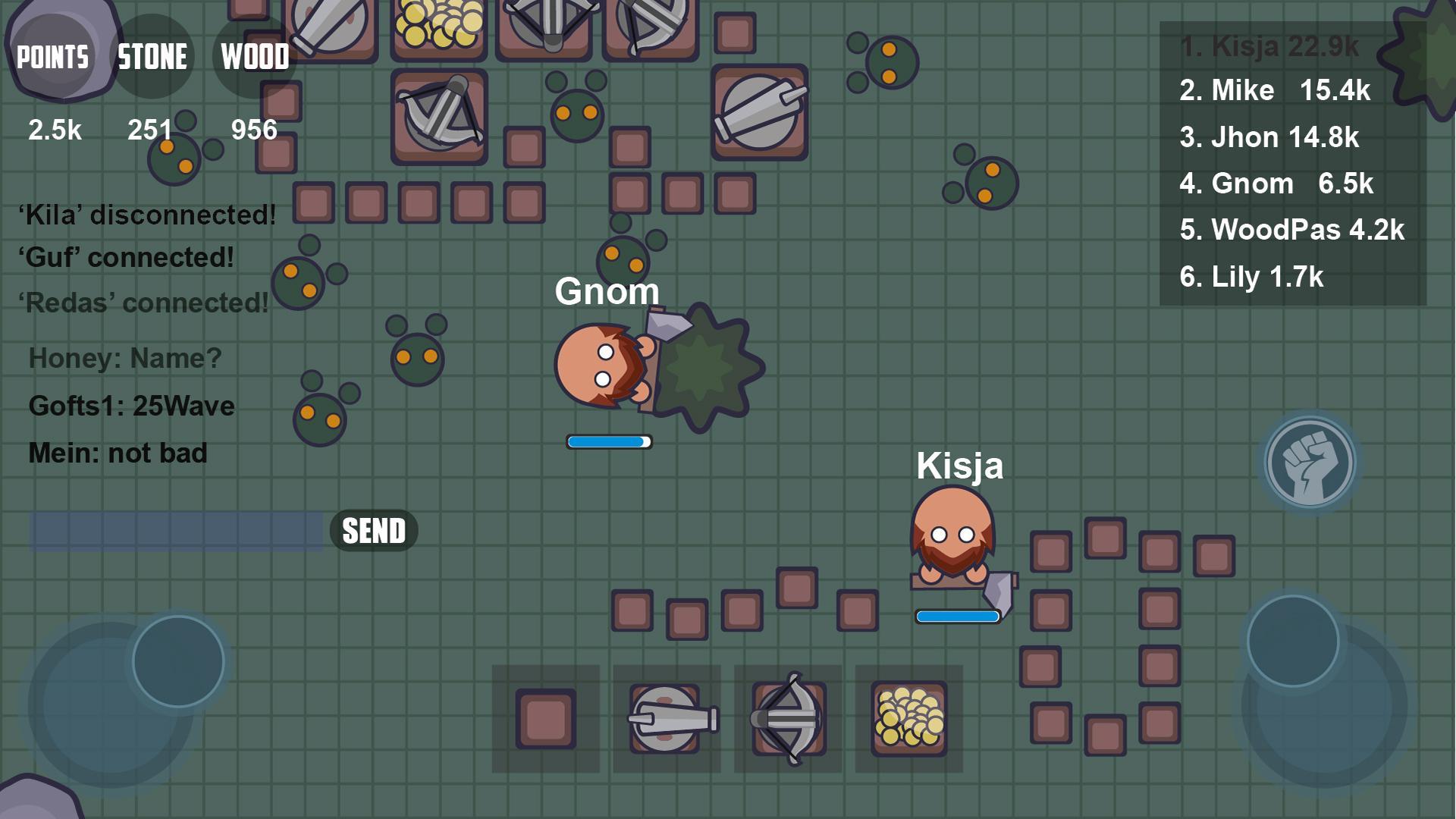This screenshot has height=819, width=1456.
Task: Open Kisja's leaderboard entry
Action: [x=1266, y=45]
